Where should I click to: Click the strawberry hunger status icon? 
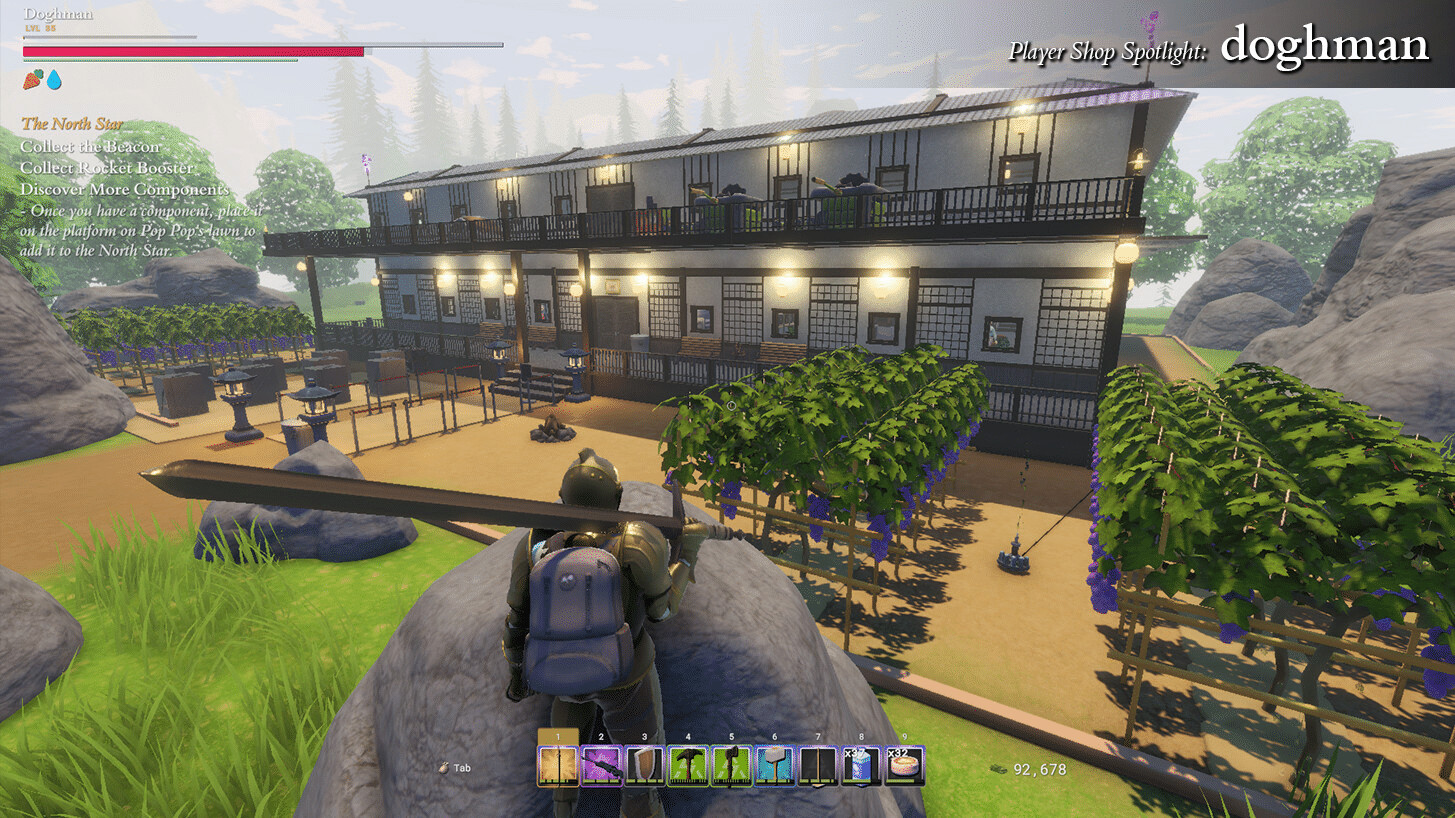(33, 79)
